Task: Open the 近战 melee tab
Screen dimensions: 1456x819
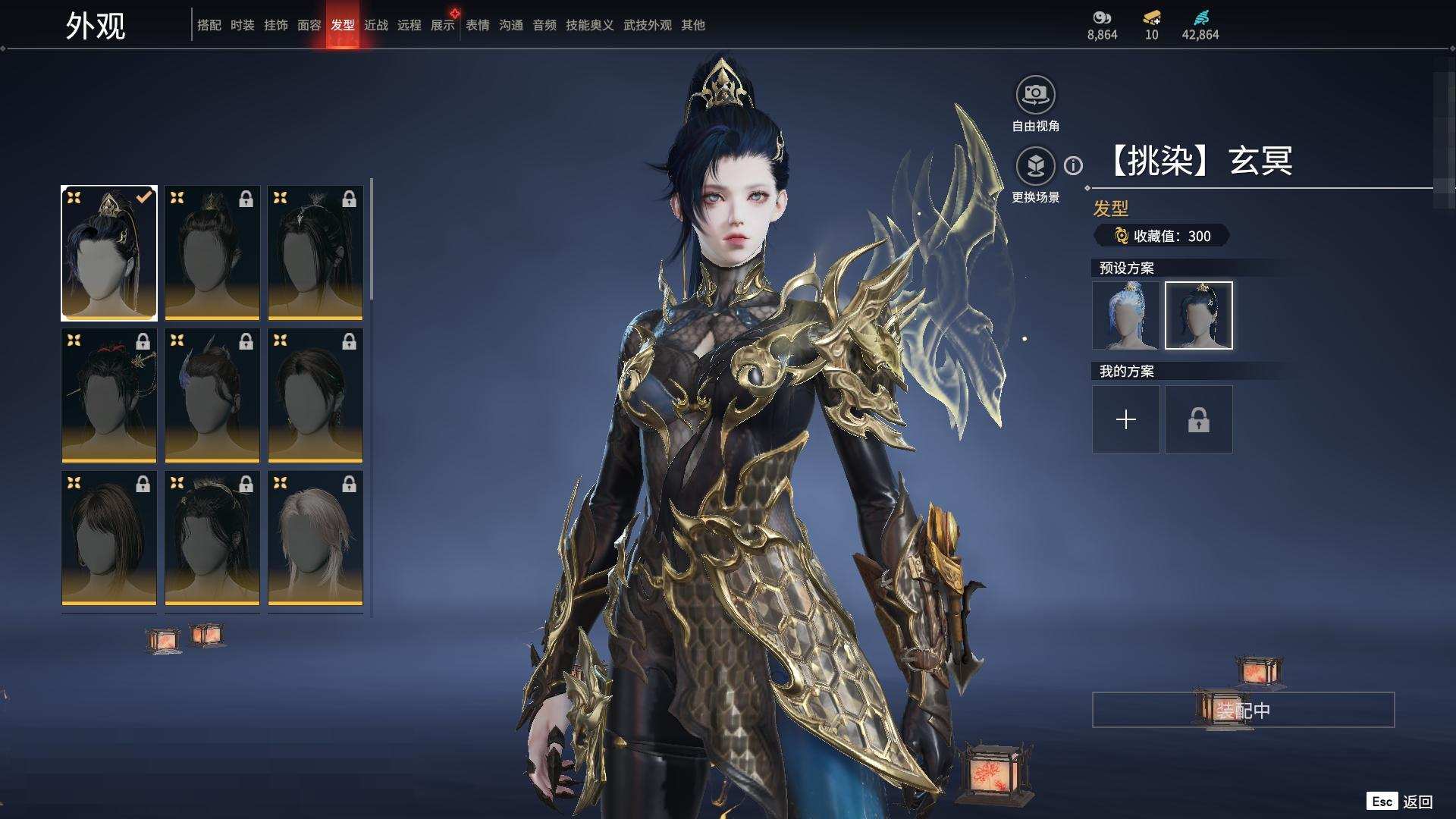Action: click(x=375, y=25)
